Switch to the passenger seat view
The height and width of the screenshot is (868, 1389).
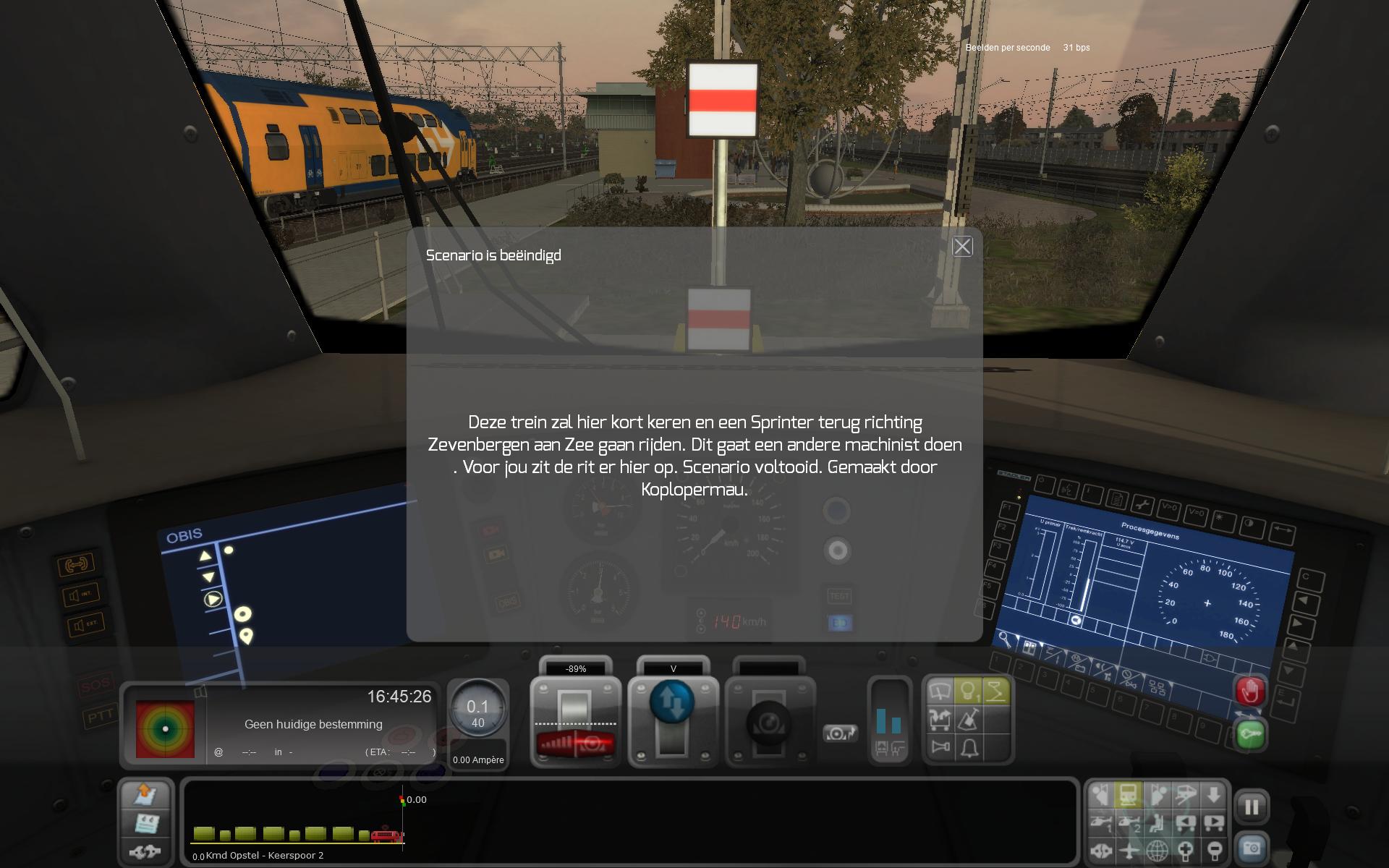click(x=1157, y=824)
